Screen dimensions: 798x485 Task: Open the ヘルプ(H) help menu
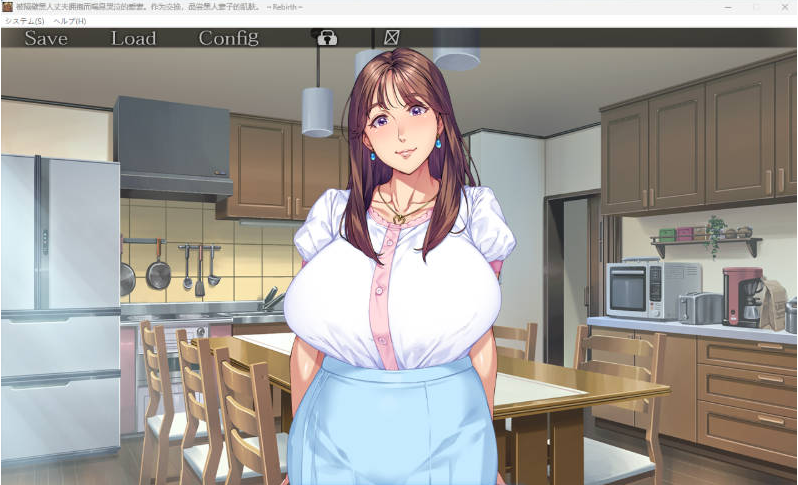tap(70, 21)
